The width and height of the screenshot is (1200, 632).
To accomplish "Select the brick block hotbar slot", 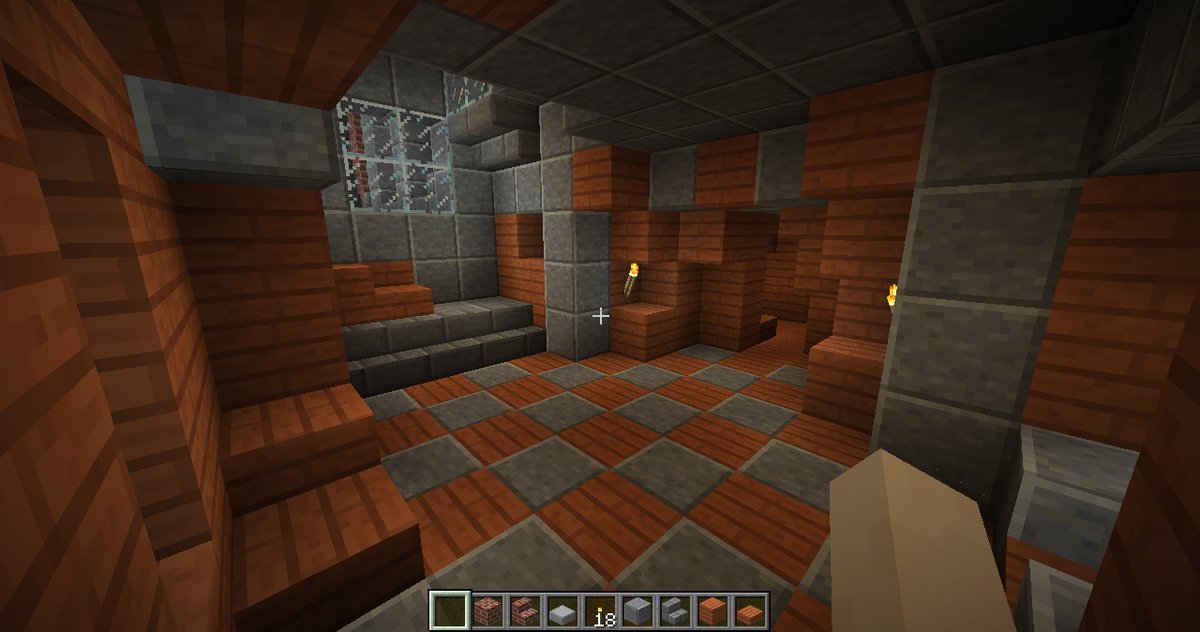I will coord(489,609).
